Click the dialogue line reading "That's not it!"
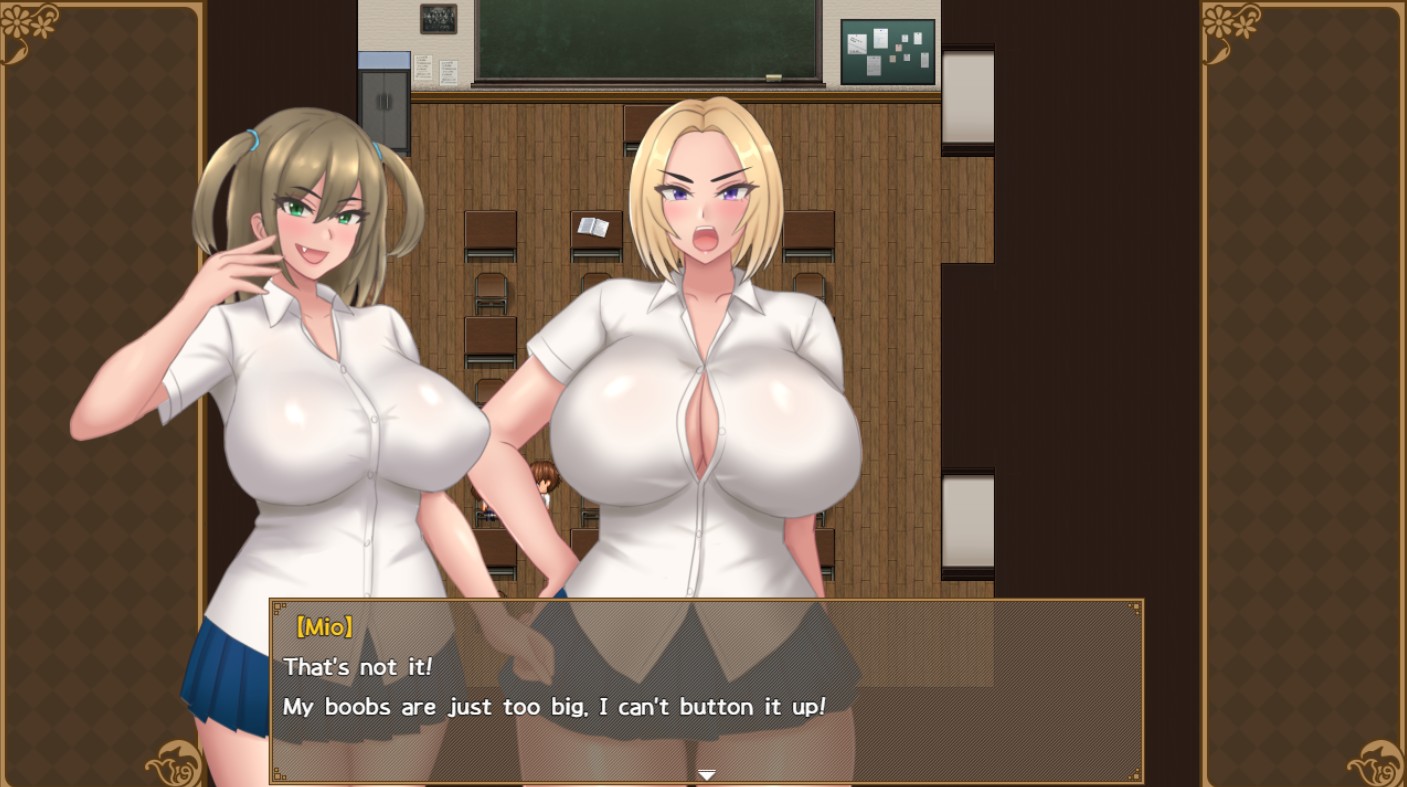This screenshot has height=787, width=1407. pos(356,667)
